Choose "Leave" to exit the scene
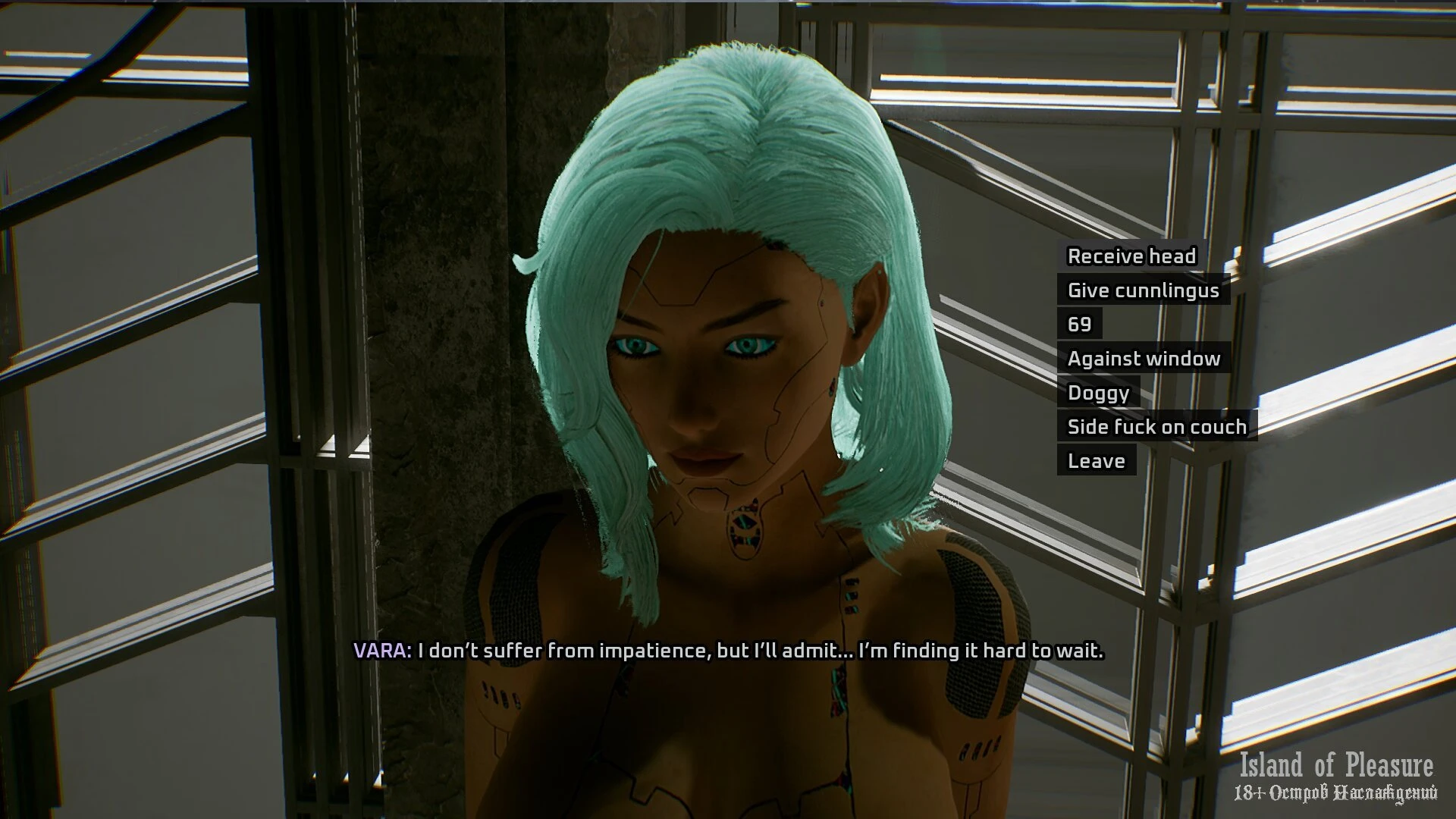Image resolution: width=1456 pixels, height=819 pixels. click(1096, 461)
